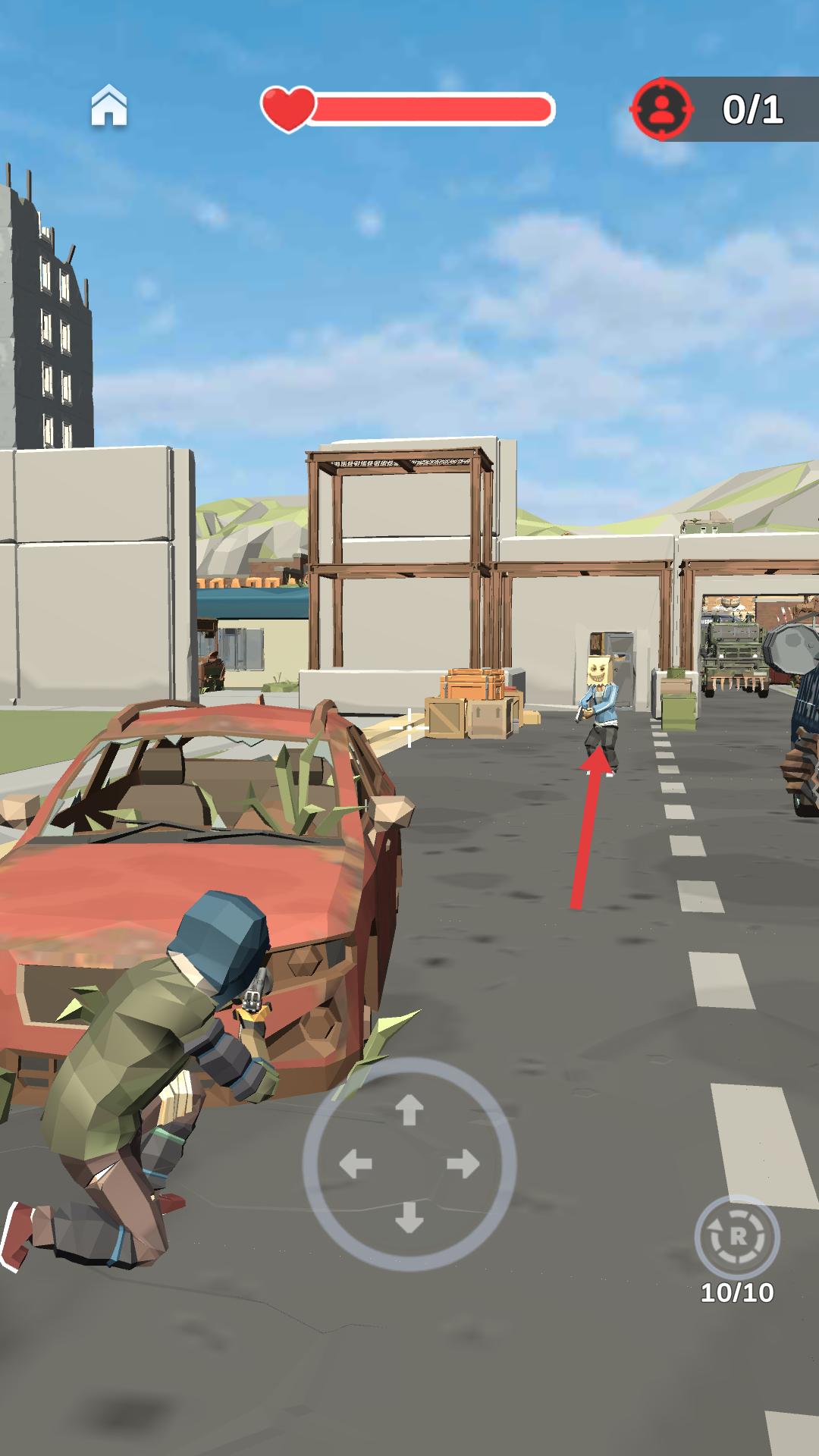Hit the reload button marked R
The width and height of the screenshot is (819, 1456).
click(x=736, y=1237)
